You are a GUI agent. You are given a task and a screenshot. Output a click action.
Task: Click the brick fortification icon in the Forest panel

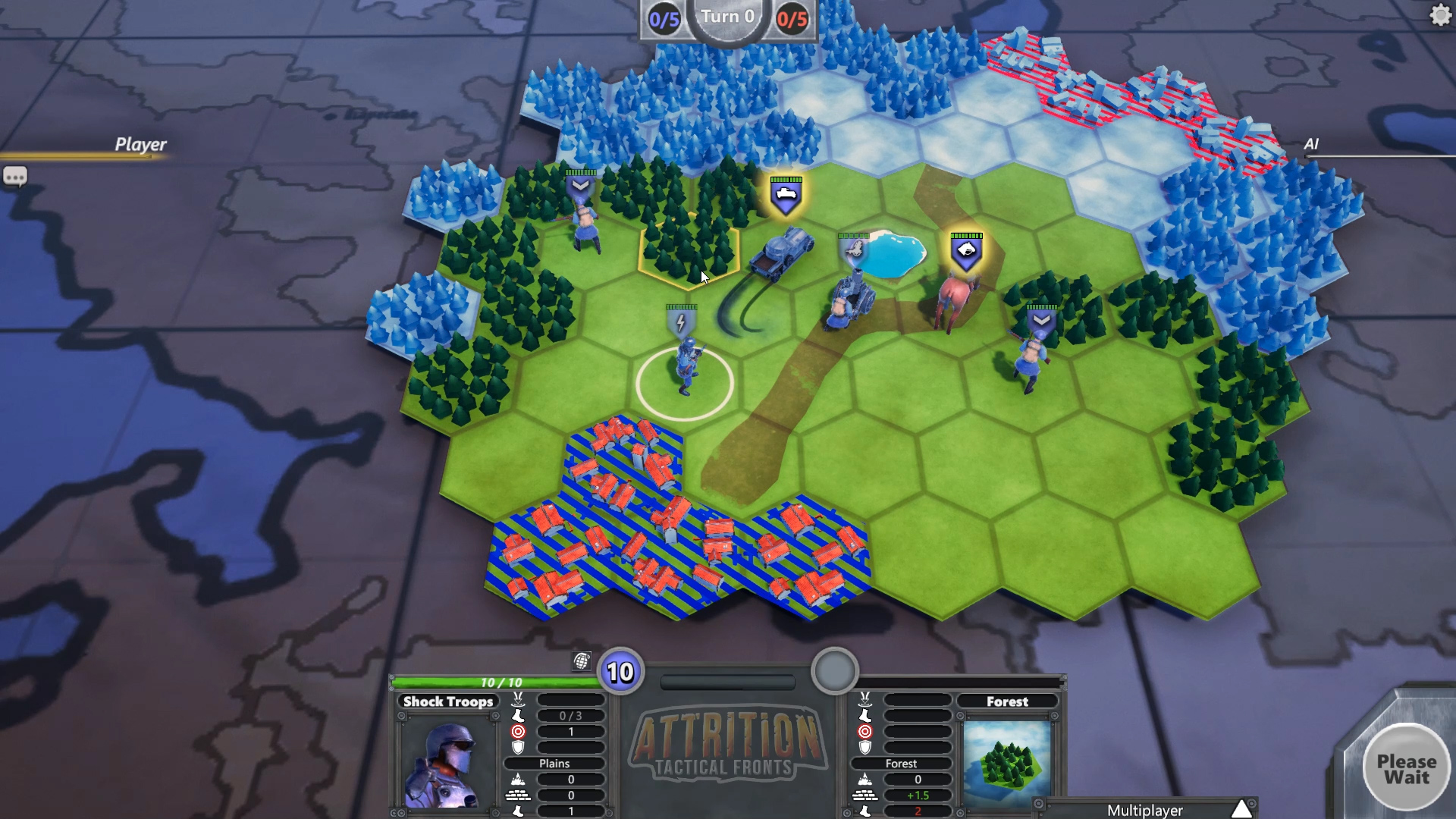click(865, 795)
